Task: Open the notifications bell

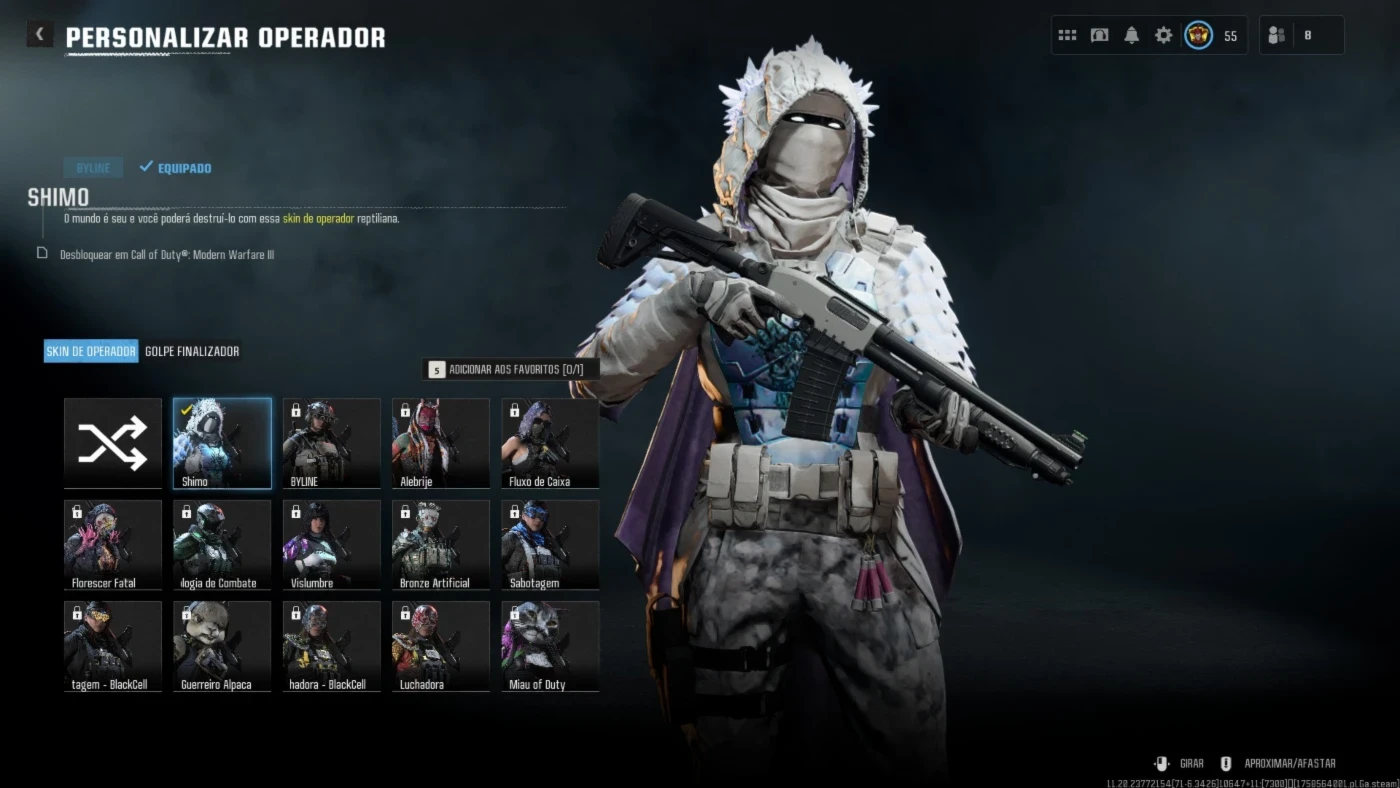Action: tap(1131, 35)
